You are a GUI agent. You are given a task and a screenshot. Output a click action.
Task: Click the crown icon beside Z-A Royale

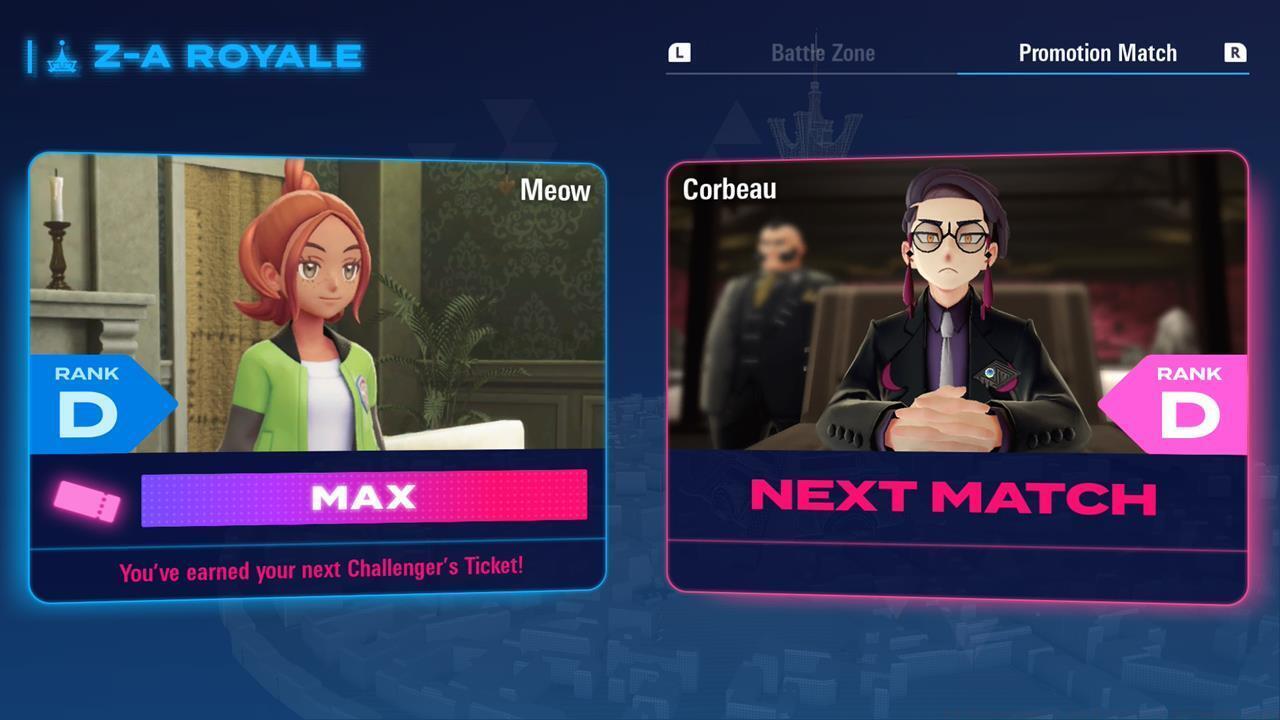64,57
